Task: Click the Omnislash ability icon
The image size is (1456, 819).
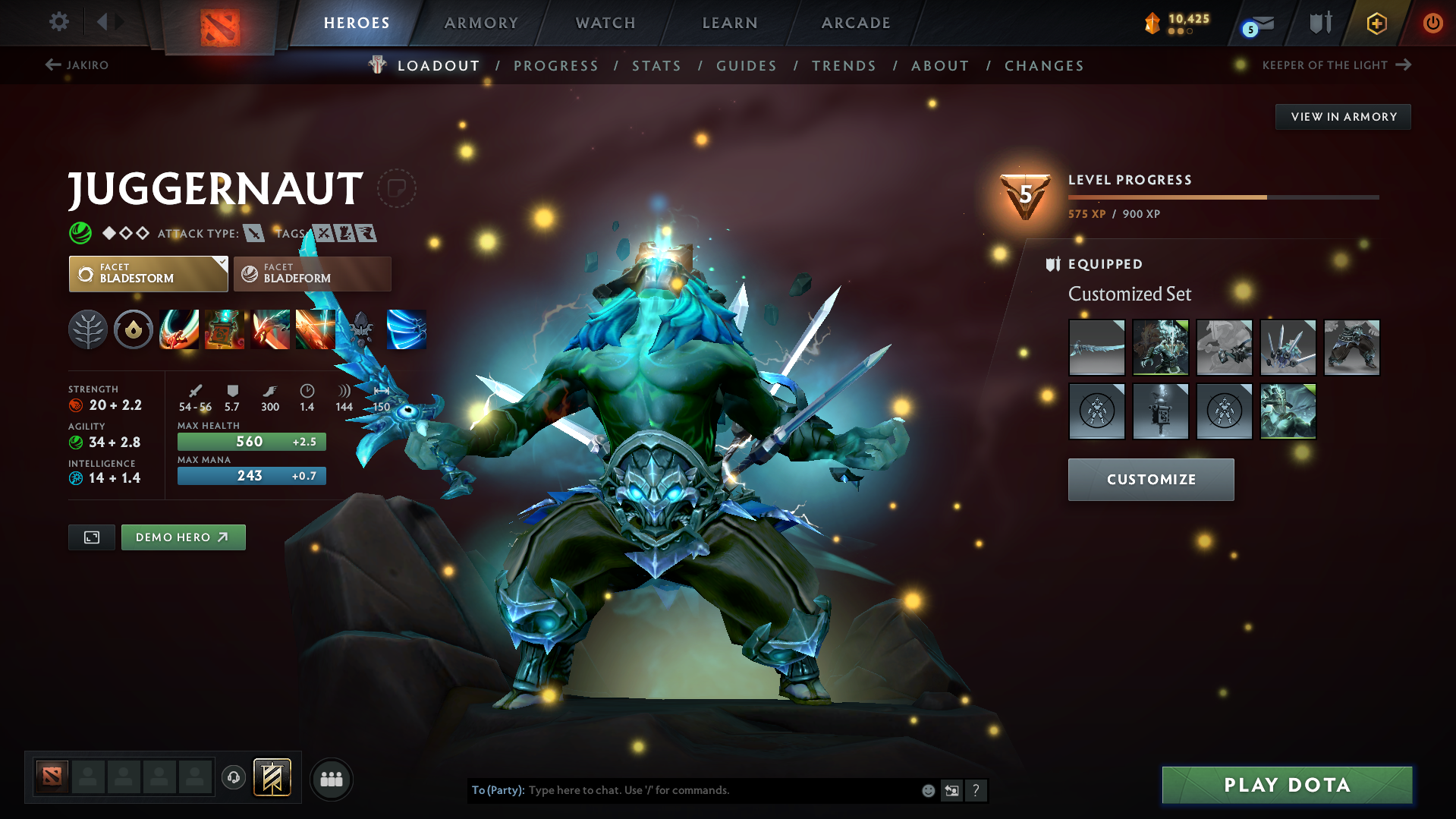Action: coord(316,329)
